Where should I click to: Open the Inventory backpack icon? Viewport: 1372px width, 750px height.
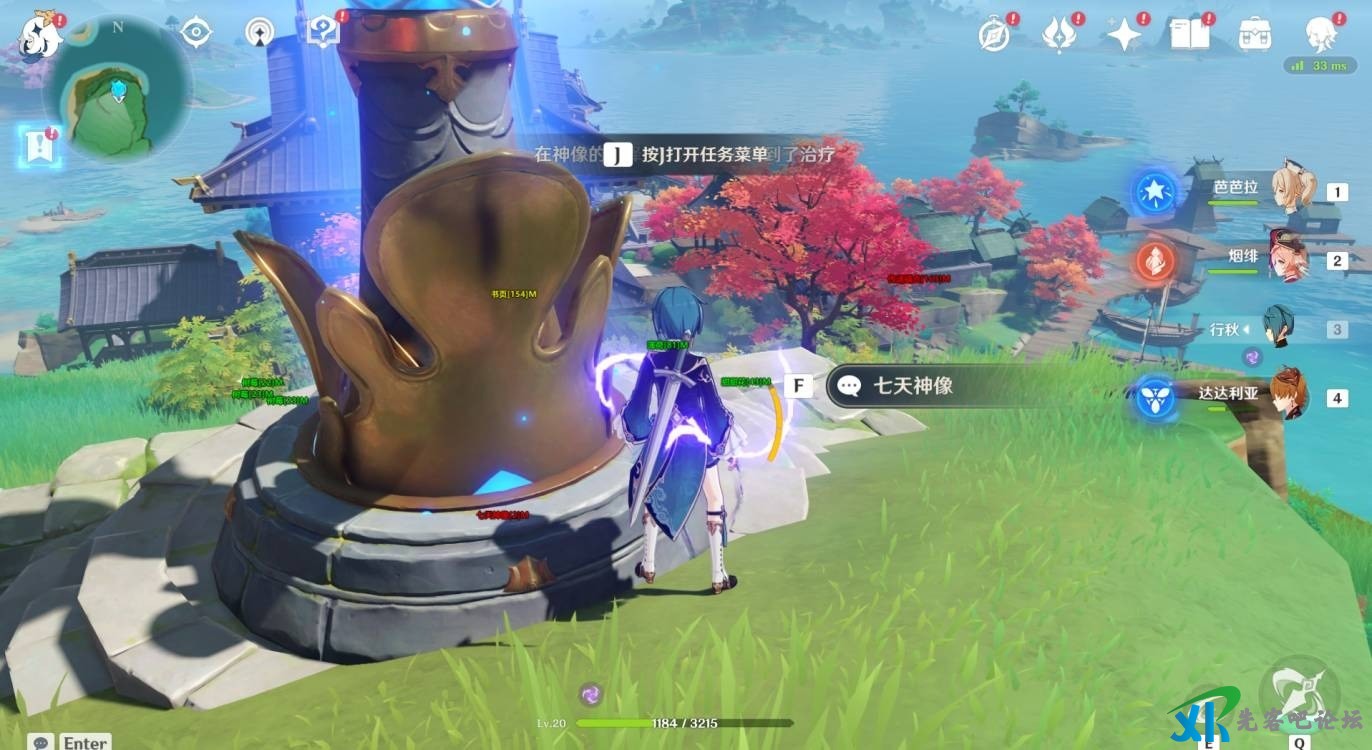click(1254, 31)
